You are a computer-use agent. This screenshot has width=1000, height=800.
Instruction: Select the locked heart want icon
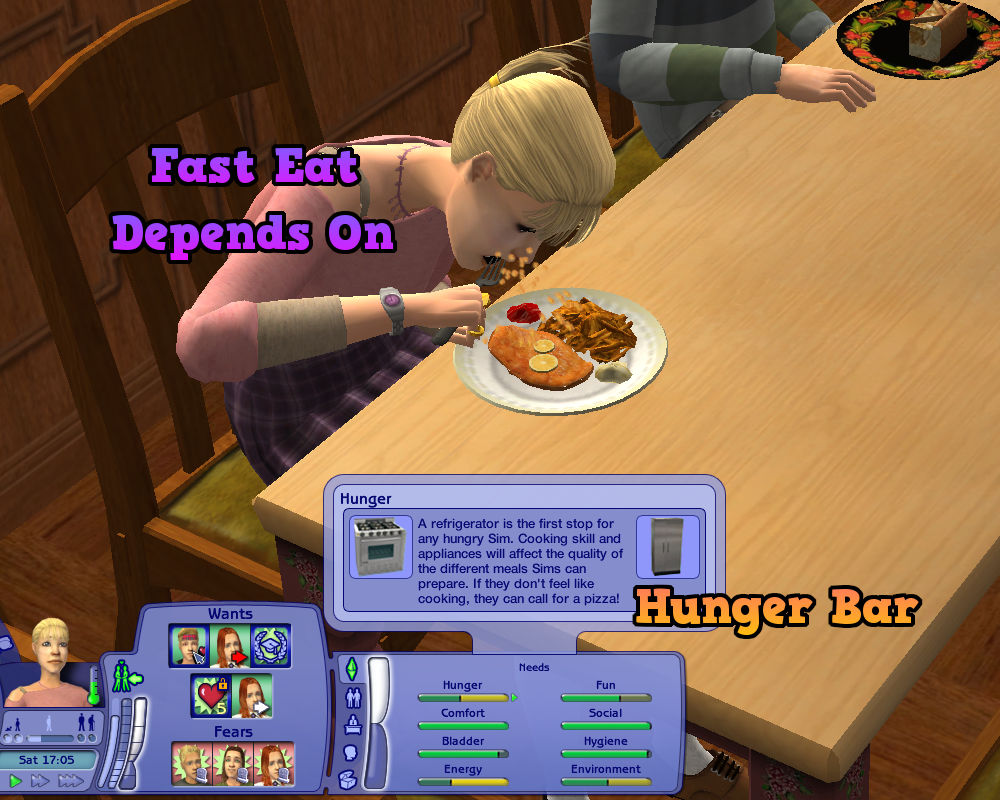pos(211,696)
